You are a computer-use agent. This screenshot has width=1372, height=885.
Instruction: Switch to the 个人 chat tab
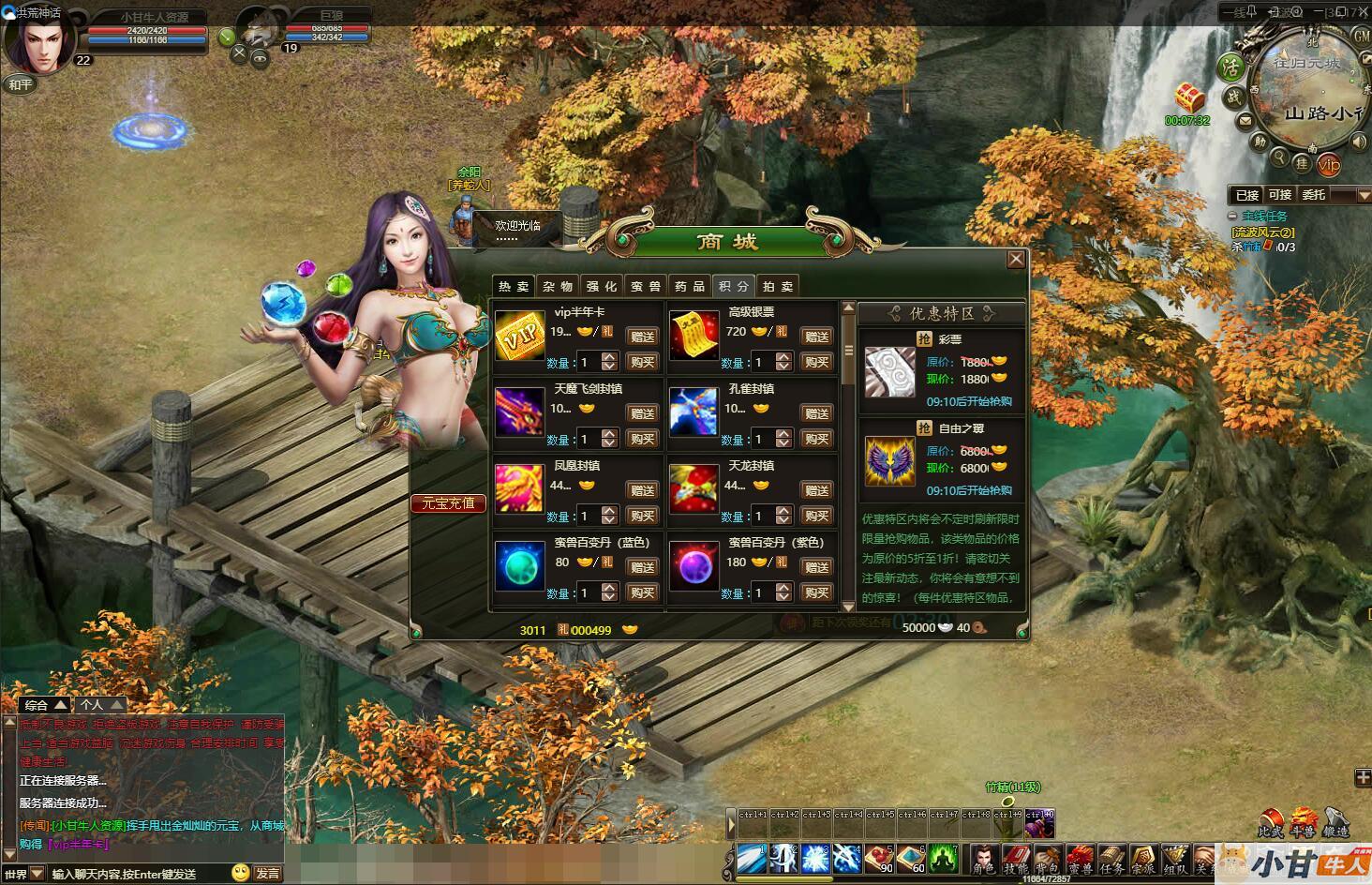coord(100,705)
